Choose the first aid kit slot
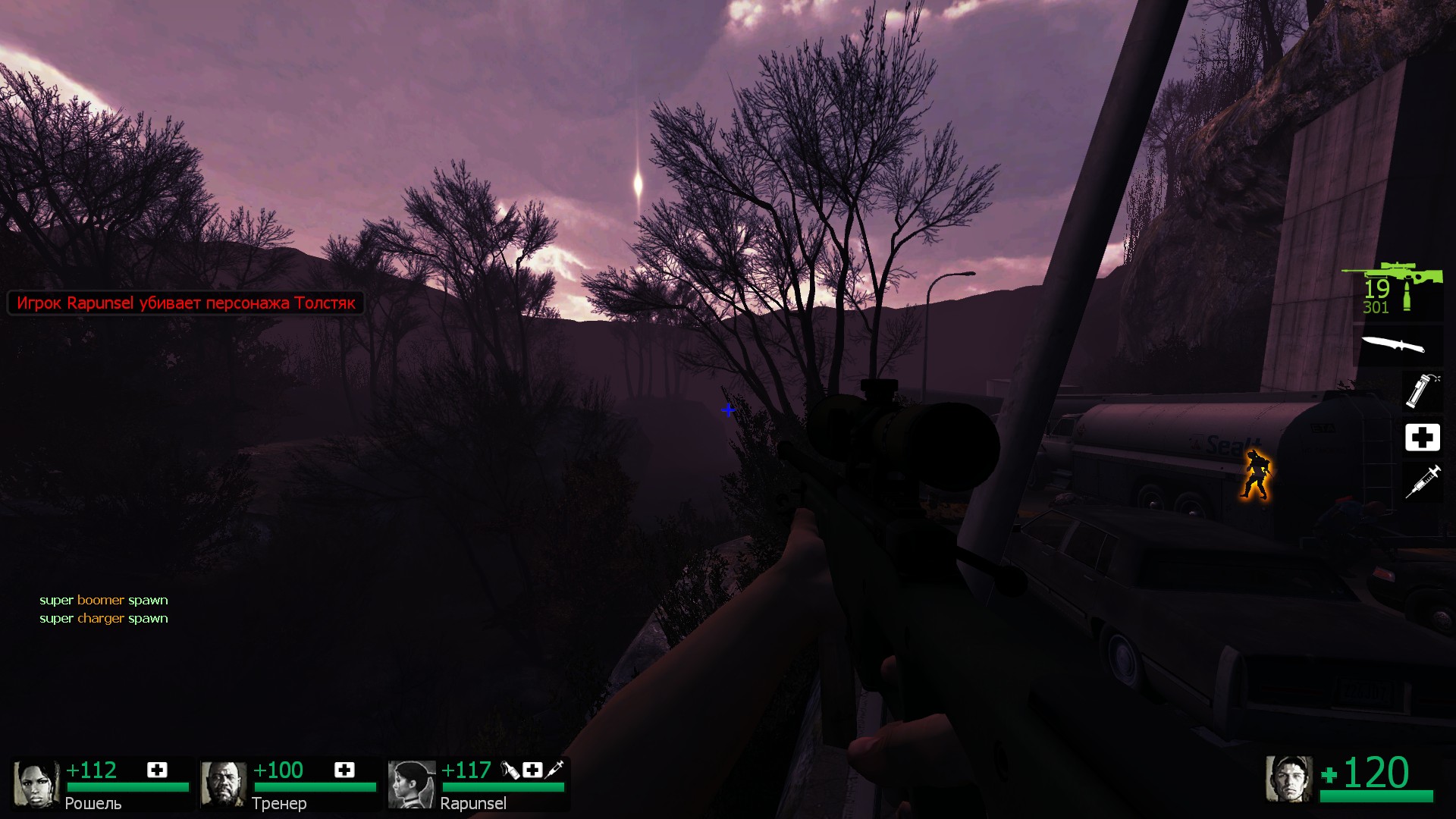 coord(1422,438)
